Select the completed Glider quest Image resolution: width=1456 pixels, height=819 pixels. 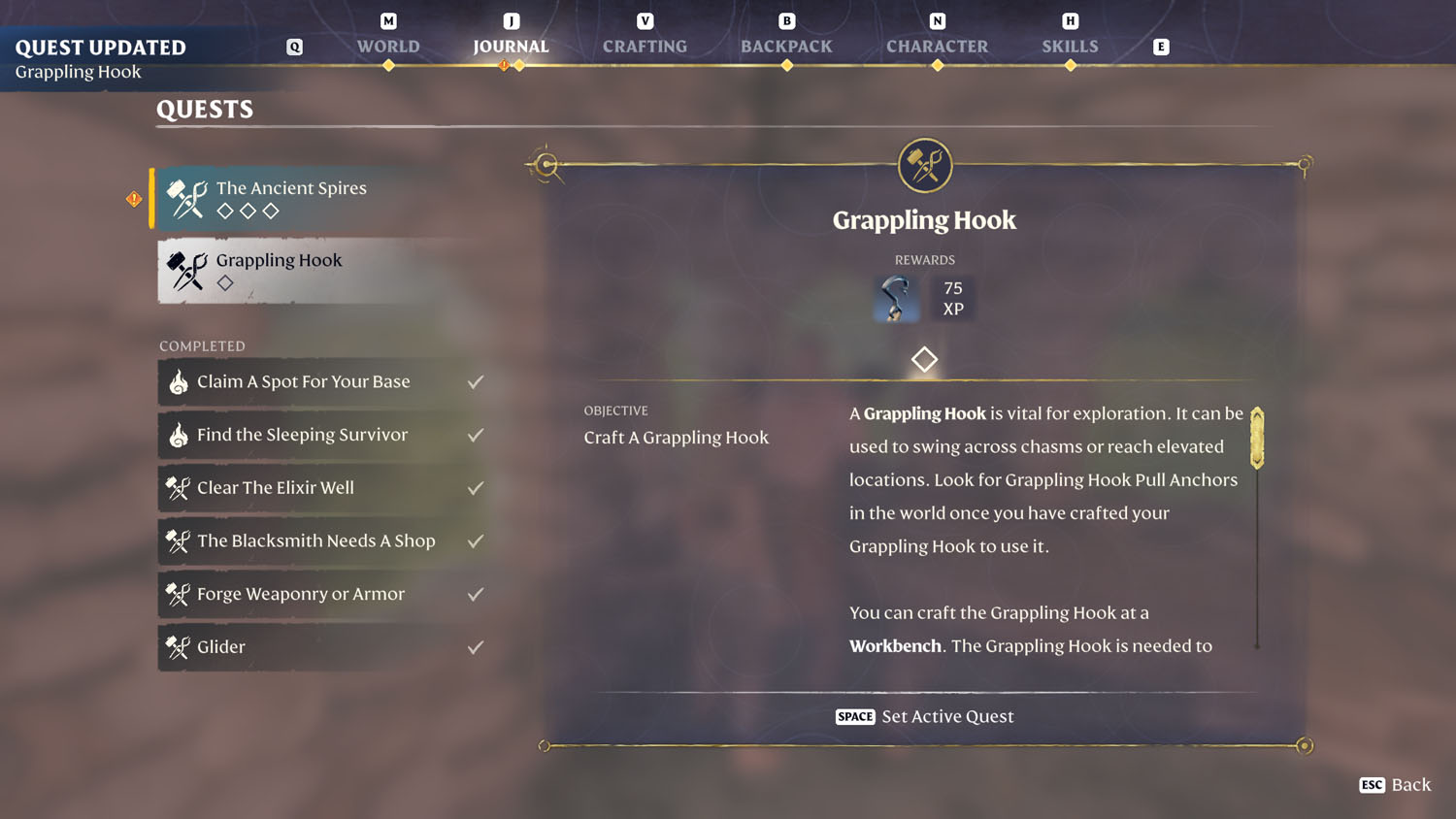point(322,647)
